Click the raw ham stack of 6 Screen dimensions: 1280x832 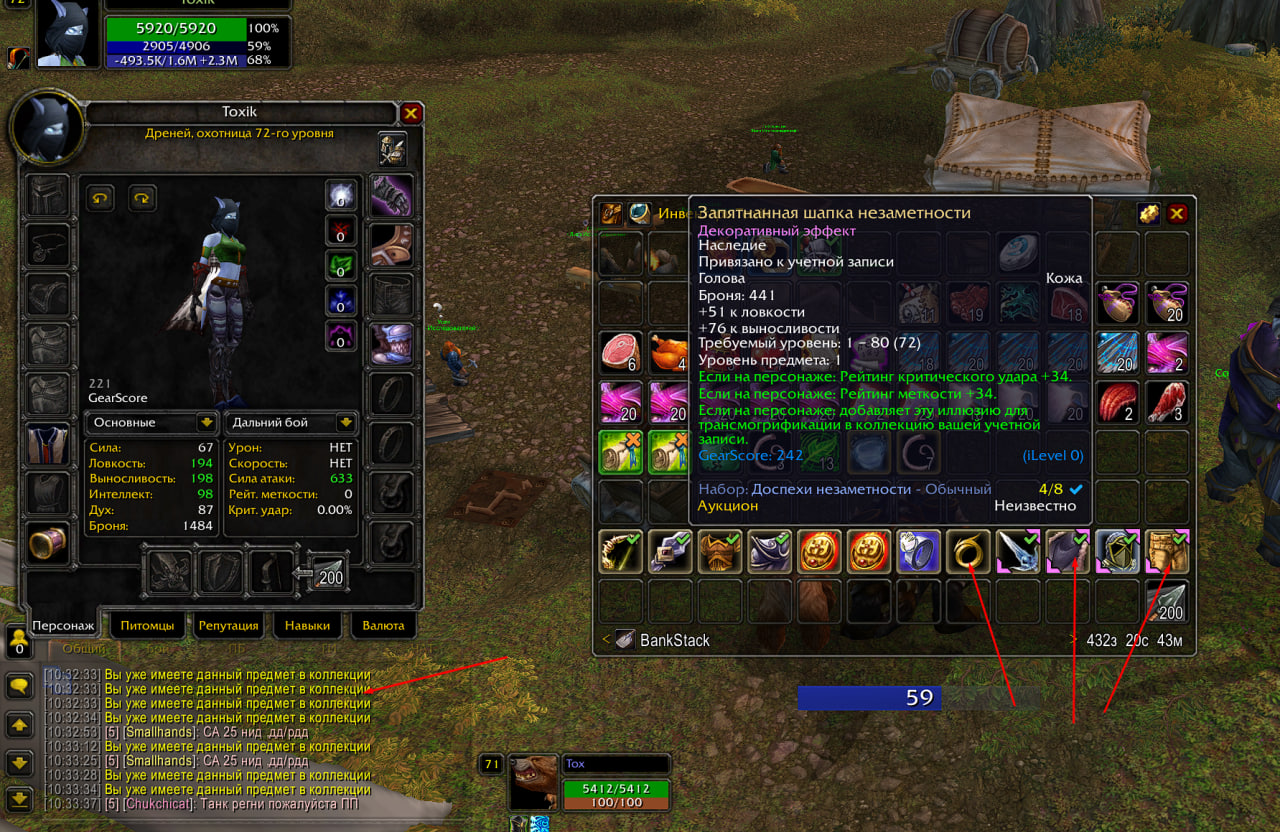(620, 352)
